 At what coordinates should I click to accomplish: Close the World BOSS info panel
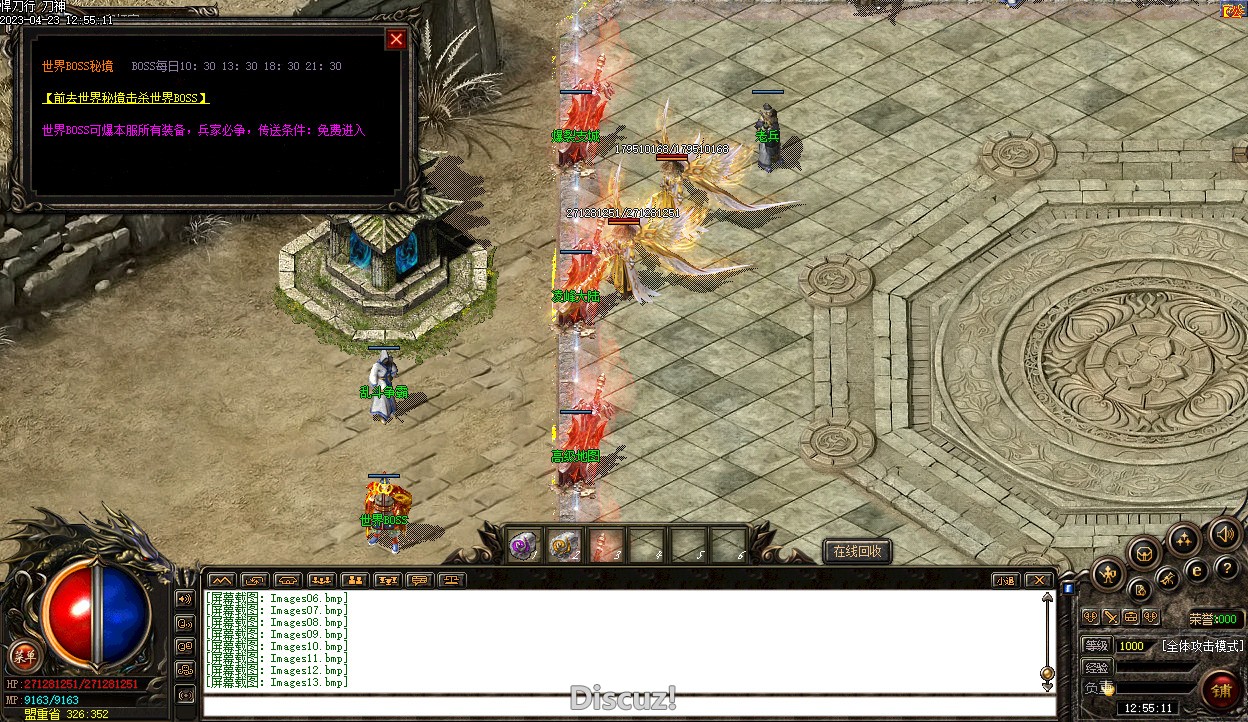(x=396, y=39)
